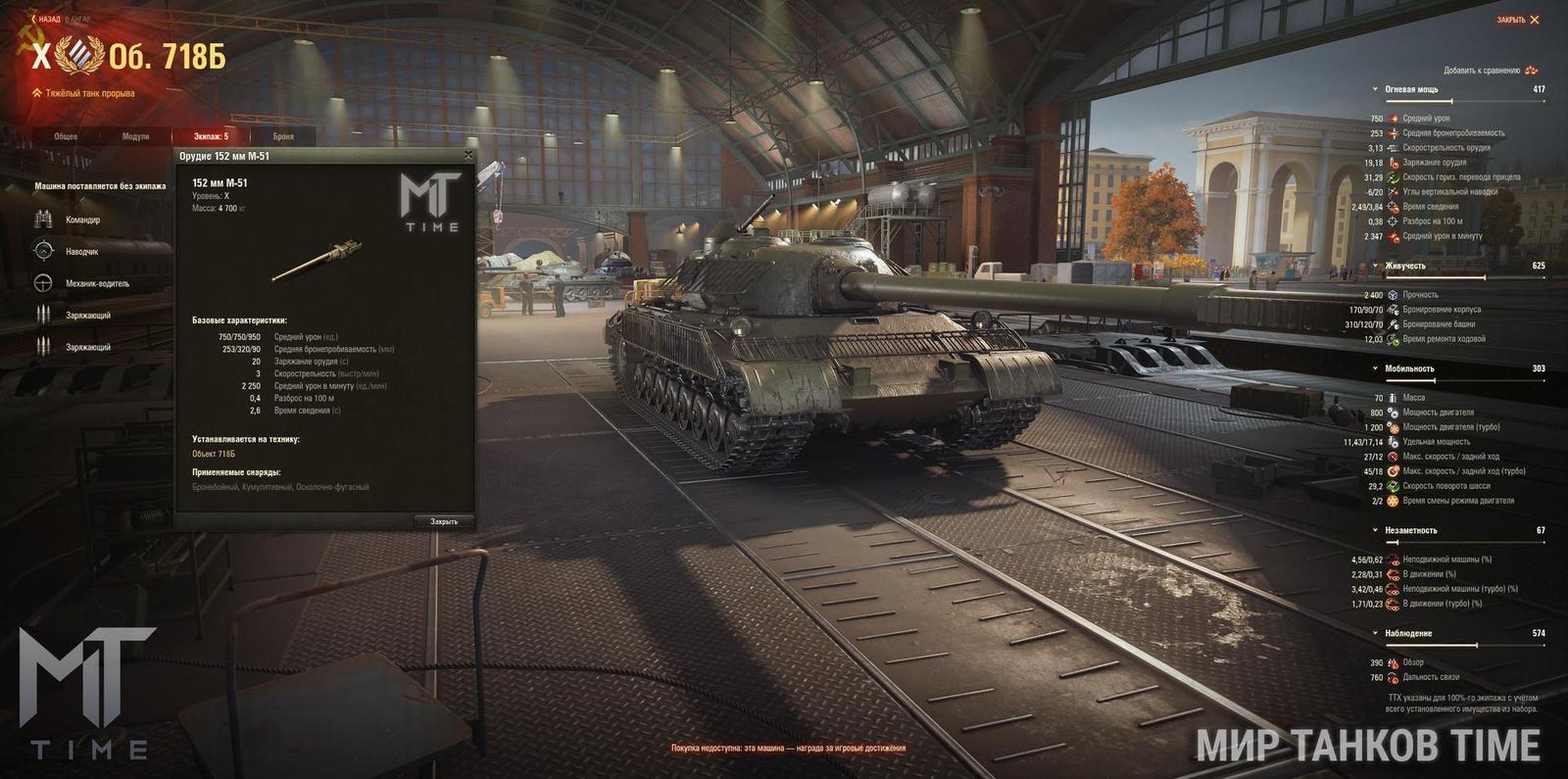Click the Добавить к сравнению compare icon

click(1529, 72)
